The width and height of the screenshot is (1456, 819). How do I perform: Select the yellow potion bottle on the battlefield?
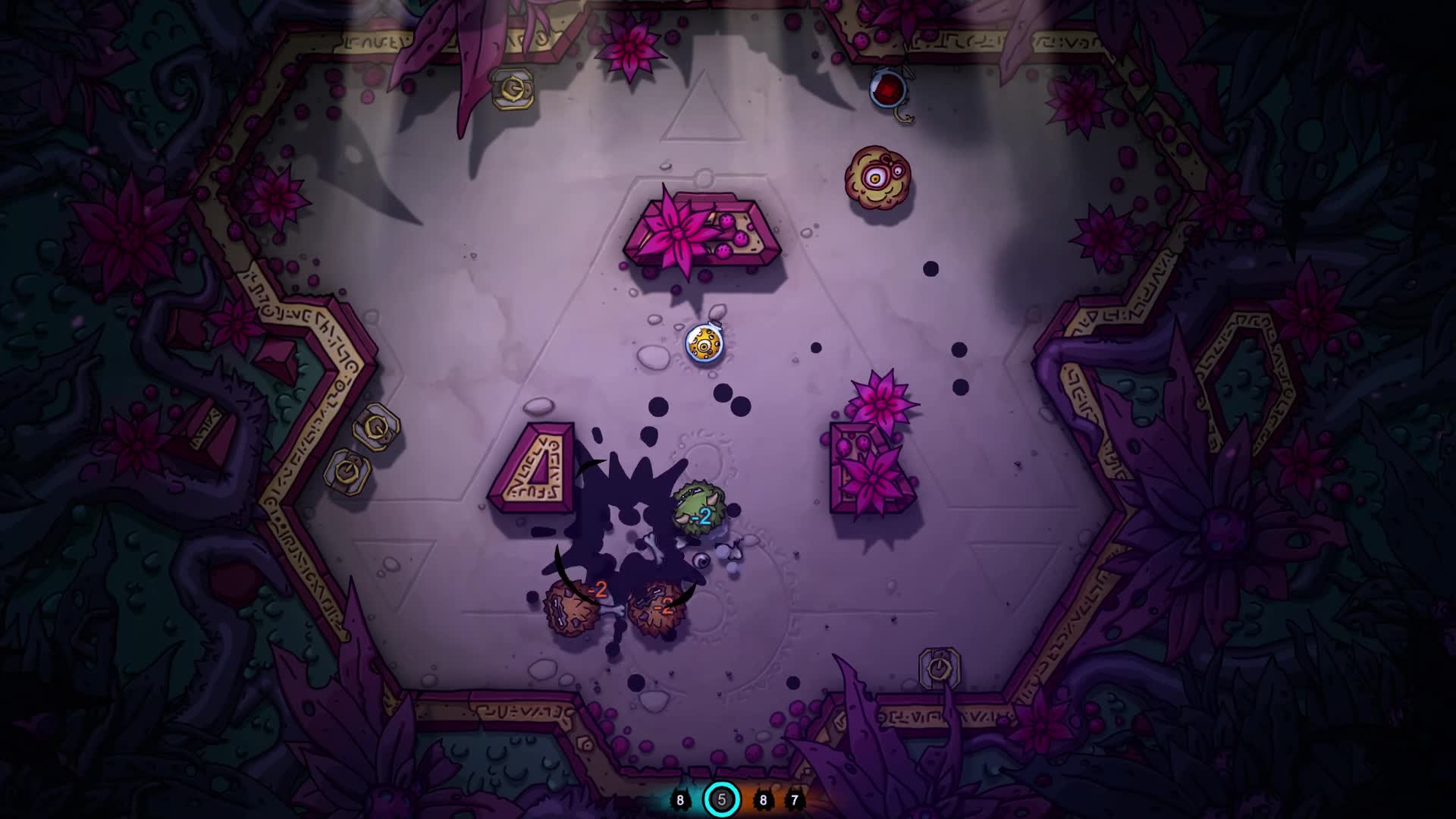[x=705, y=344]
